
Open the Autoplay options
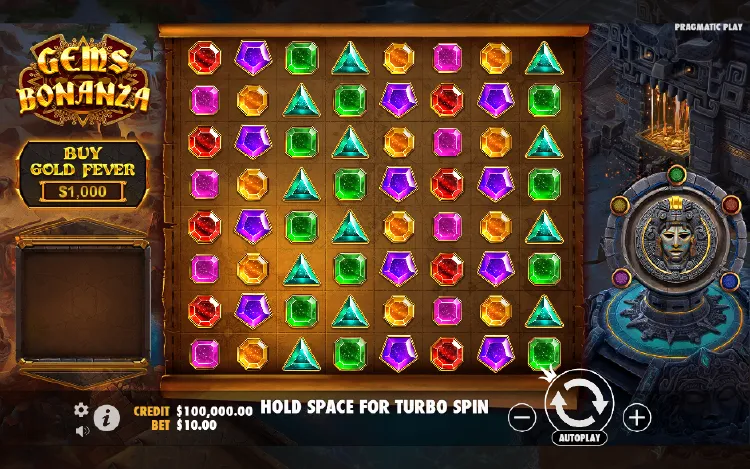click(578, 438)
